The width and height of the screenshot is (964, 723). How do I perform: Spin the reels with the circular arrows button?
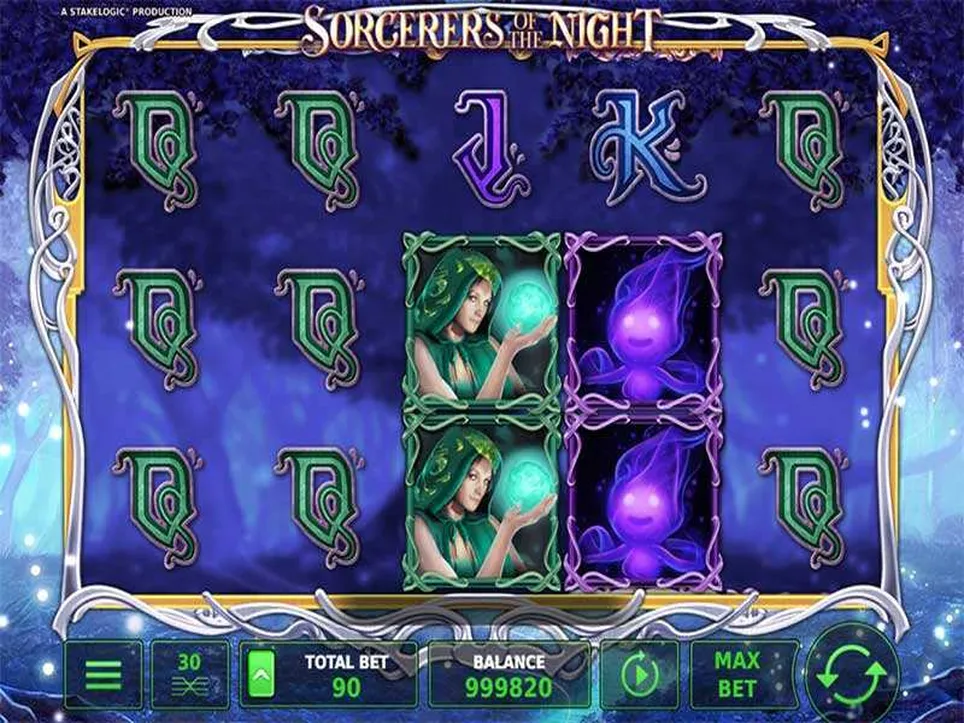853,672
